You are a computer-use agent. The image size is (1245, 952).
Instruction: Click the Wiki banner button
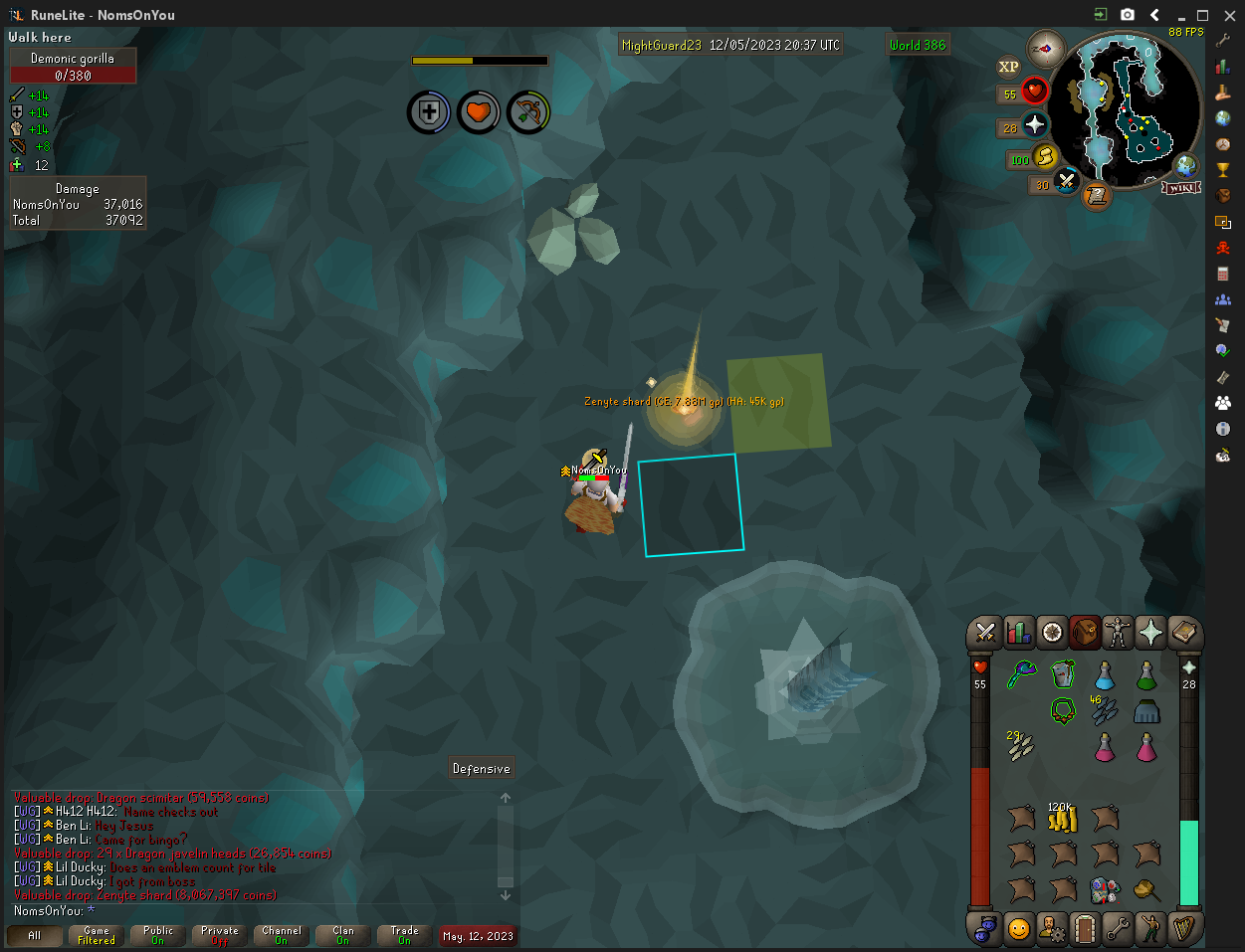(1181, 187)
